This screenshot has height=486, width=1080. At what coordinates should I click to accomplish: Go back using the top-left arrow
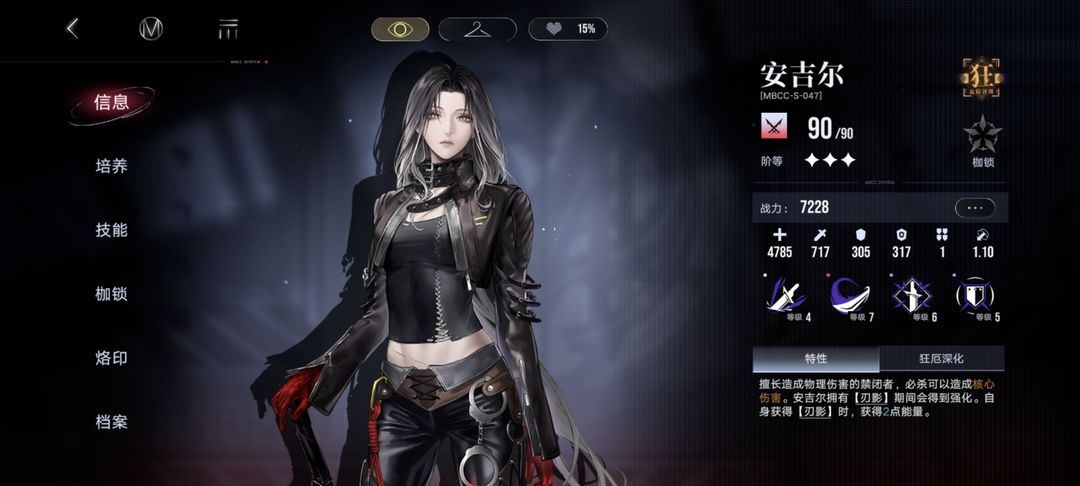(x=72, y=29)
